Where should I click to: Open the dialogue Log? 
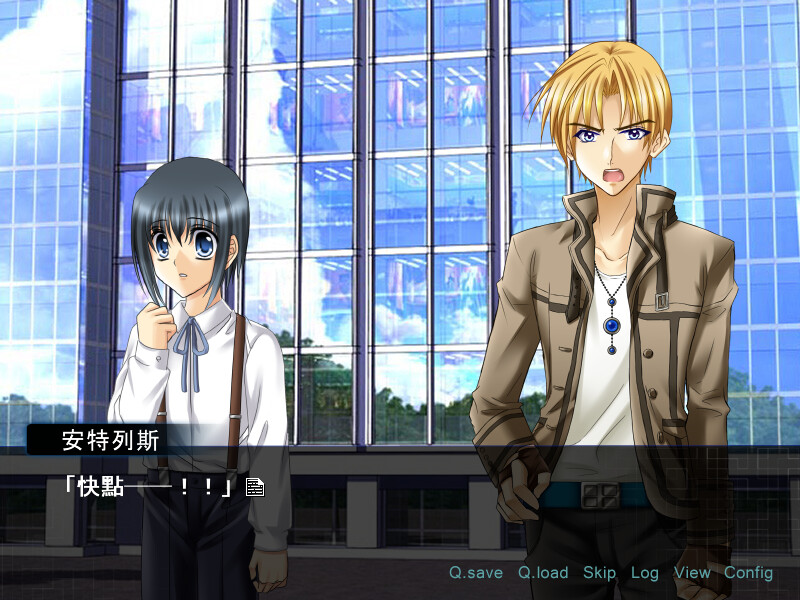[645, 573]
